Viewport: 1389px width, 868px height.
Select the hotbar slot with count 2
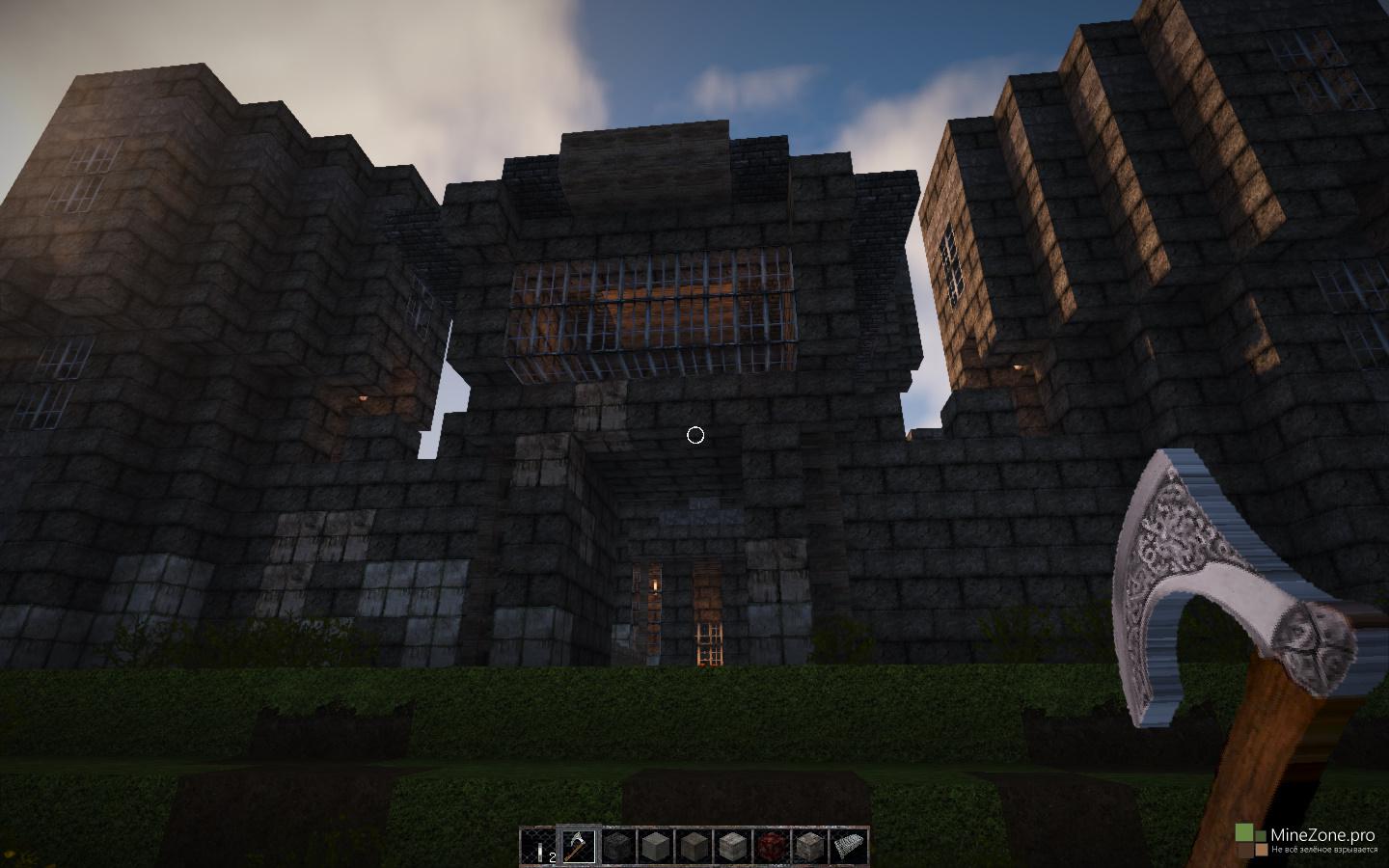pyautogui.click(x=539, y=847)
